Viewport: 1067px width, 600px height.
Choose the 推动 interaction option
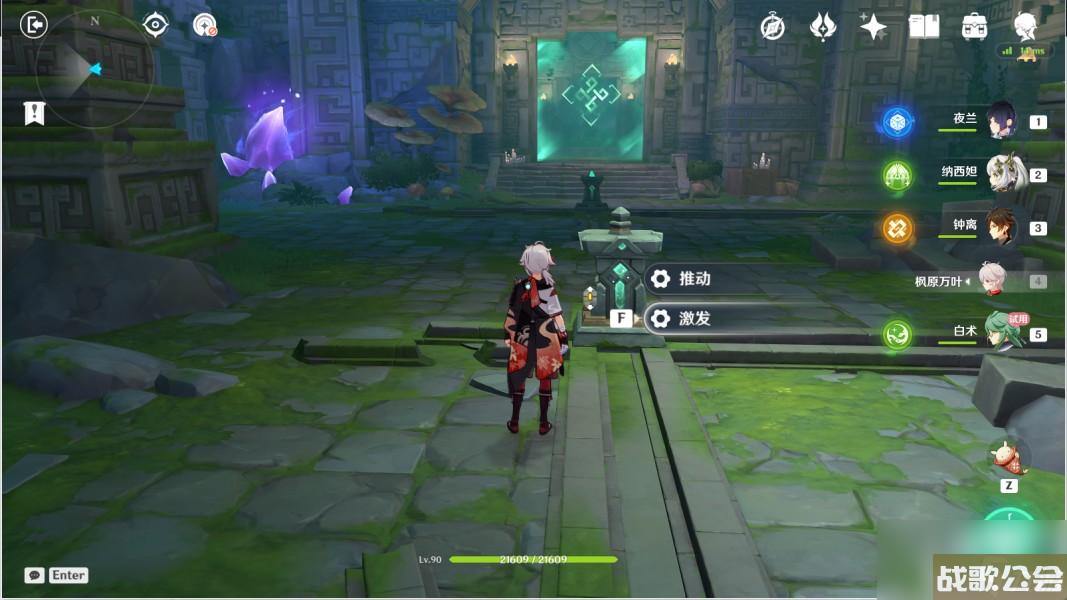pos(694,279)
